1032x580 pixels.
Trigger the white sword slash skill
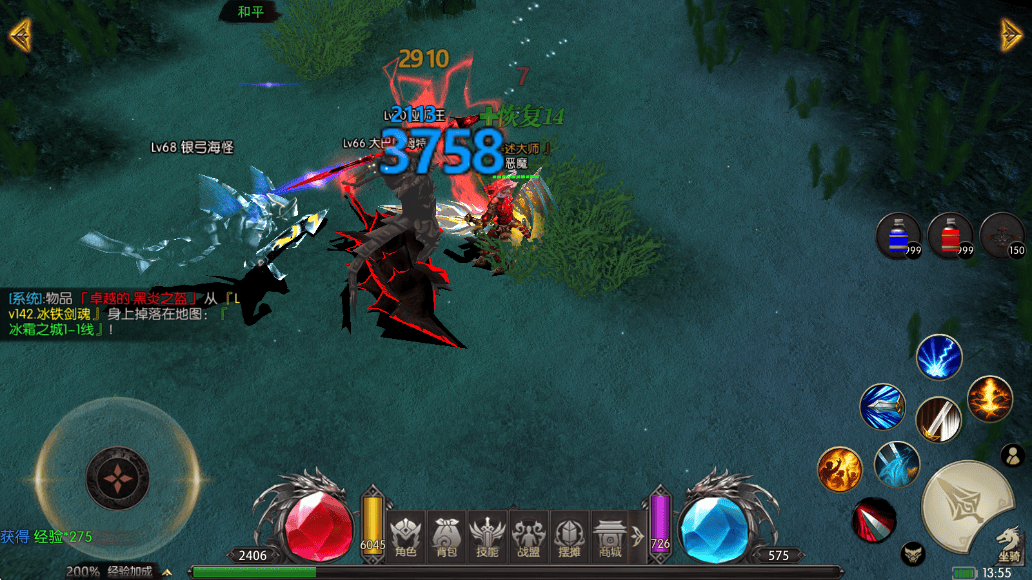point(938,419)
